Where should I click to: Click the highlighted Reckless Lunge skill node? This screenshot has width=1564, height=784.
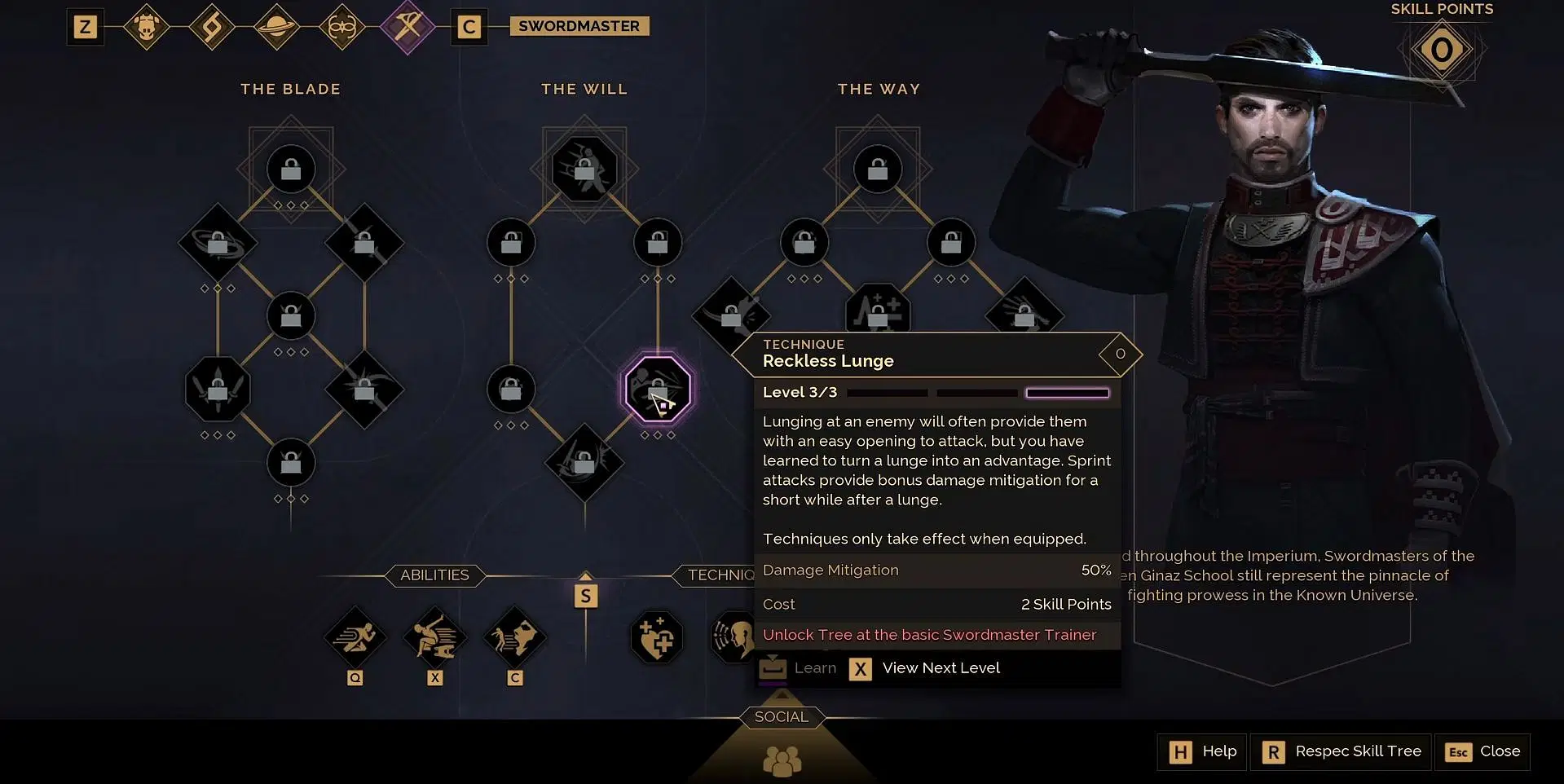pos(658,389)
